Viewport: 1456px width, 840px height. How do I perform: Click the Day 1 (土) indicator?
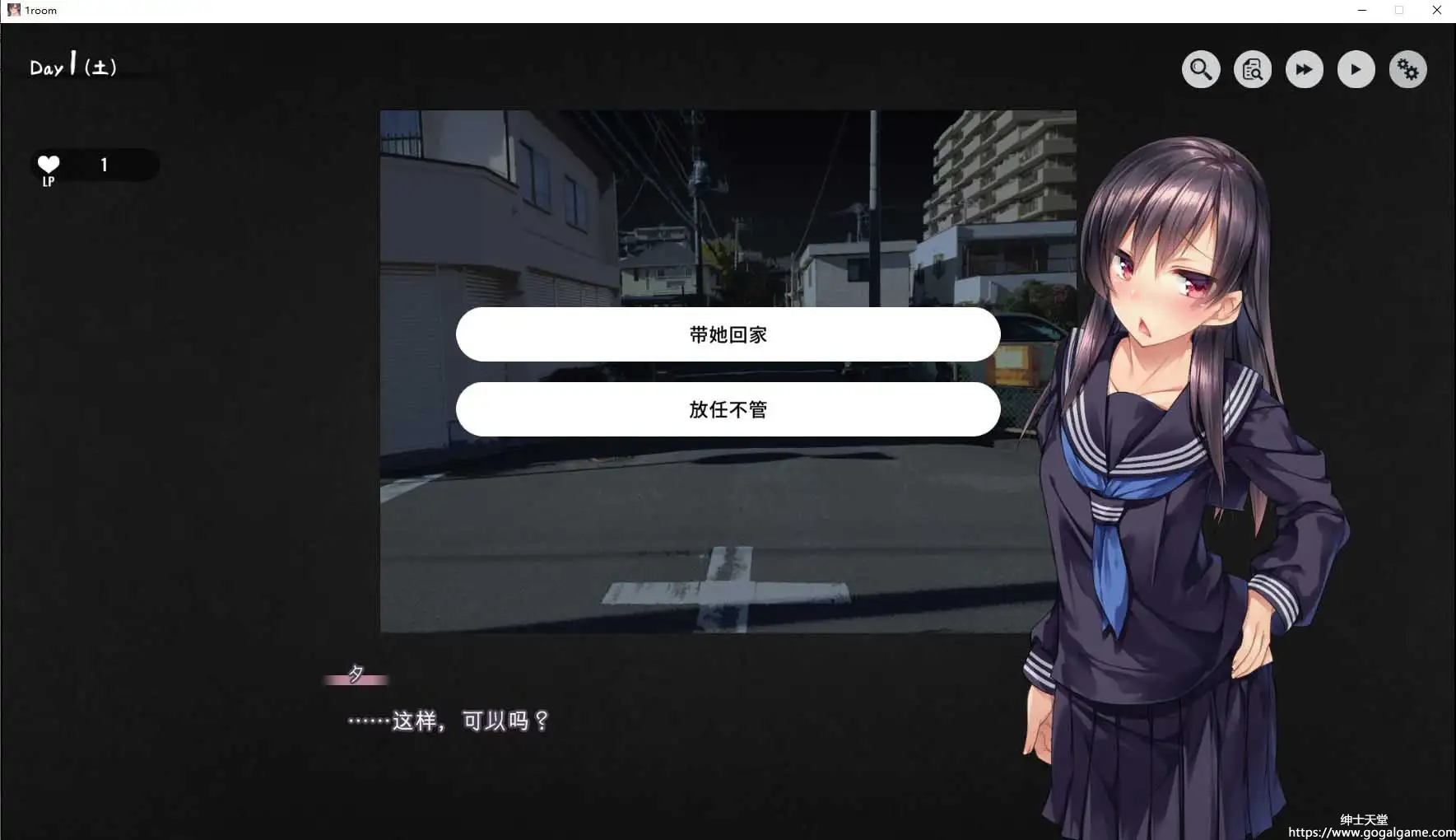pos(72,66)
